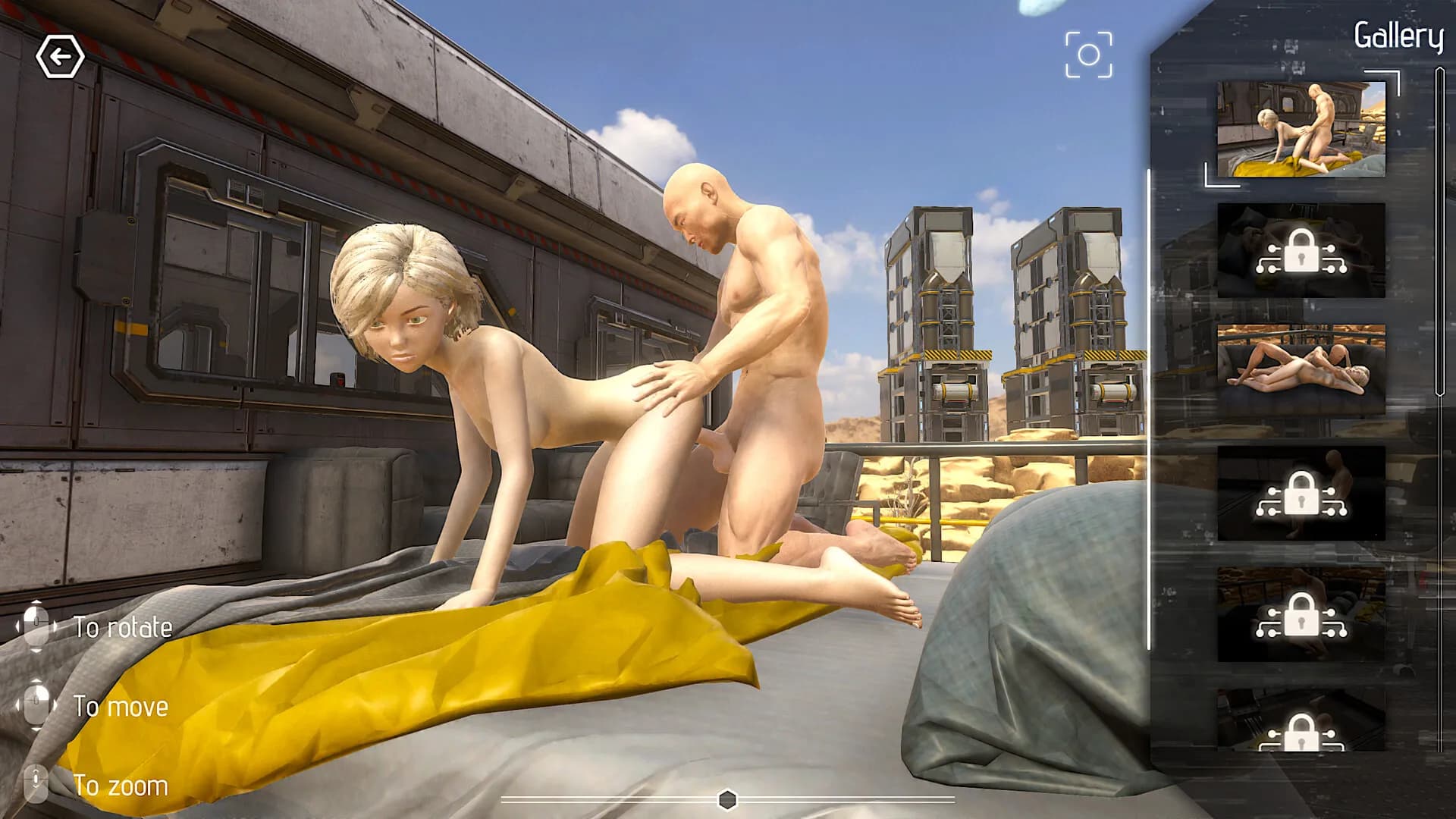Click the Gallery title heading

click(1398, 34)
